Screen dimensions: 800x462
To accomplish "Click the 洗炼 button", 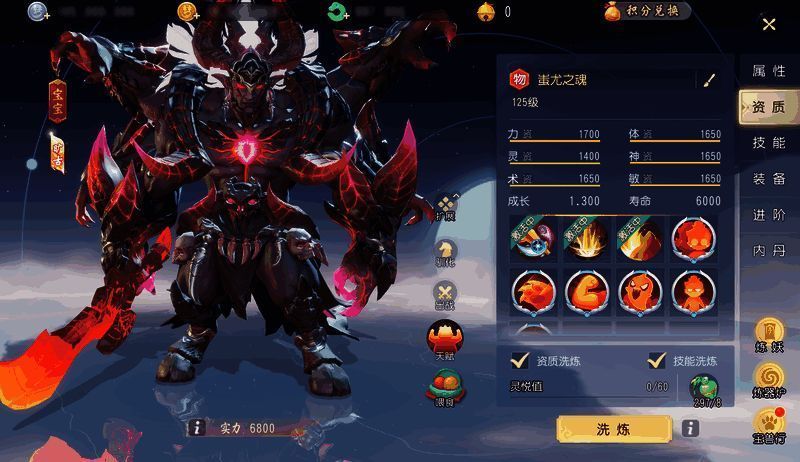I will (x=613, y=429).
